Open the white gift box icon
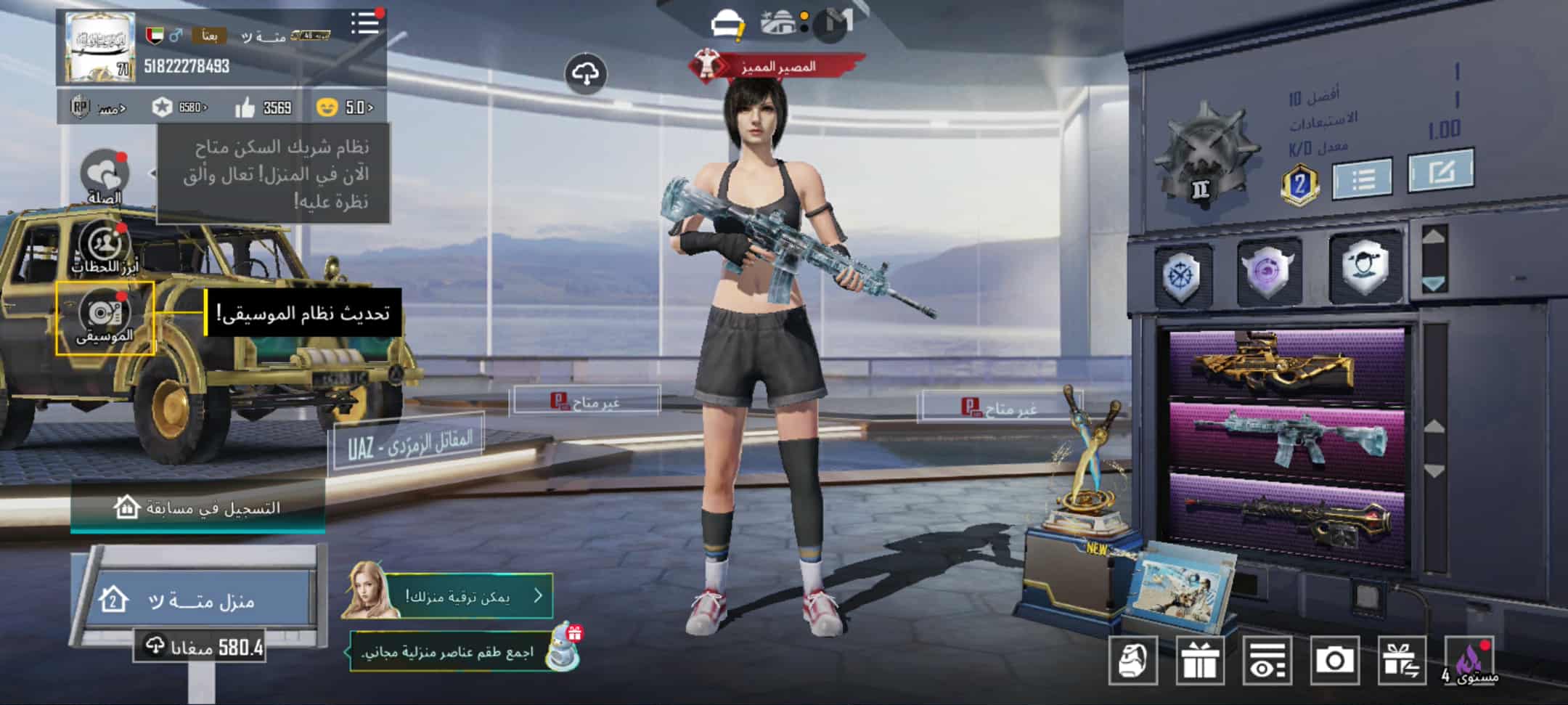Screen dimensions: 1568x705 [1199, 660]
